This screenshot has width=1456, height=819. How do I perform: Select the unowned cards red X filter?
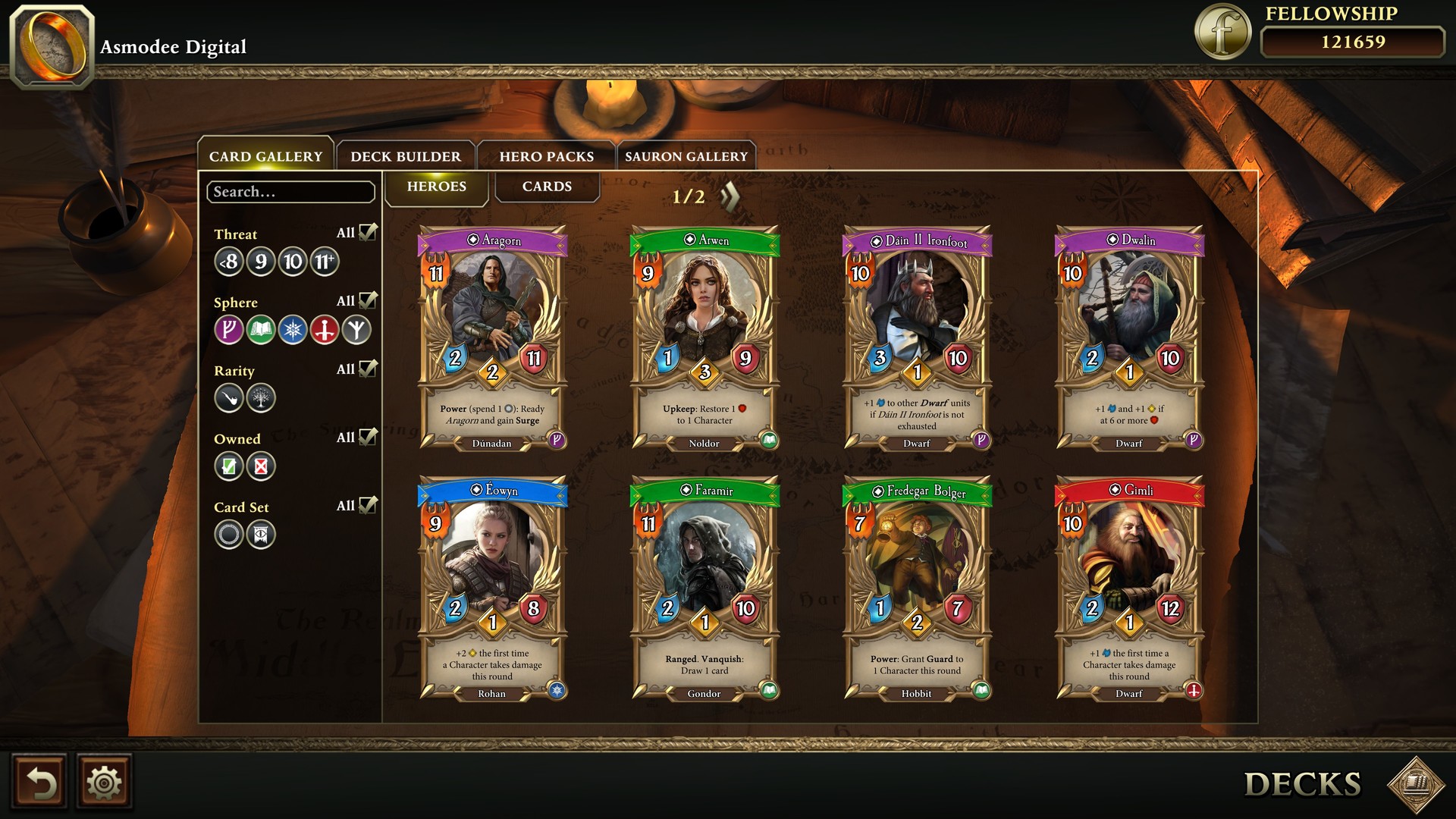pyautogui.click(x=261, y=466)
